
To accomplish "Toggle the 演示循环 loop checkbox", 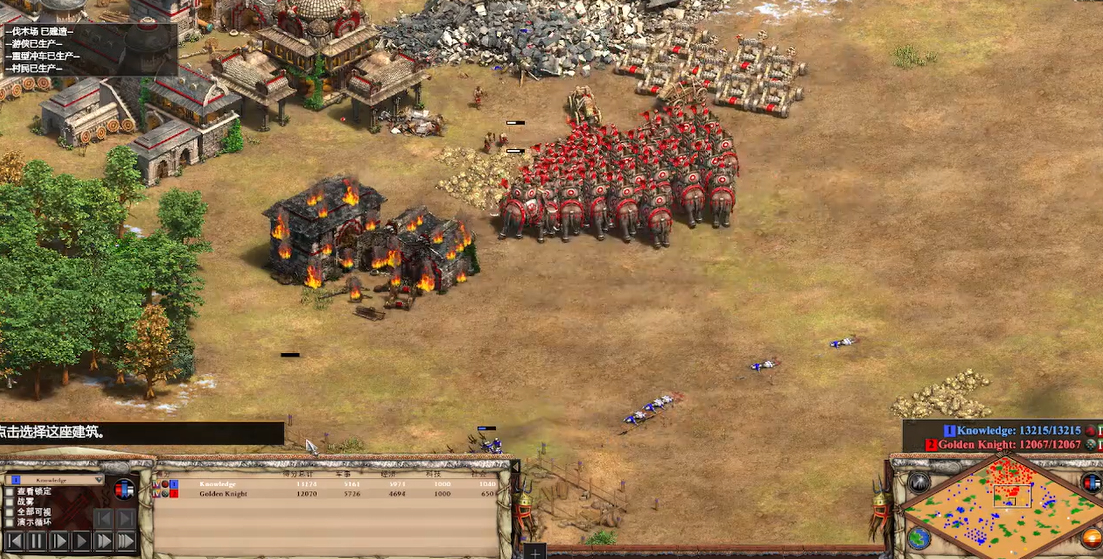I will pyautogui.click(x=10, y=522).
